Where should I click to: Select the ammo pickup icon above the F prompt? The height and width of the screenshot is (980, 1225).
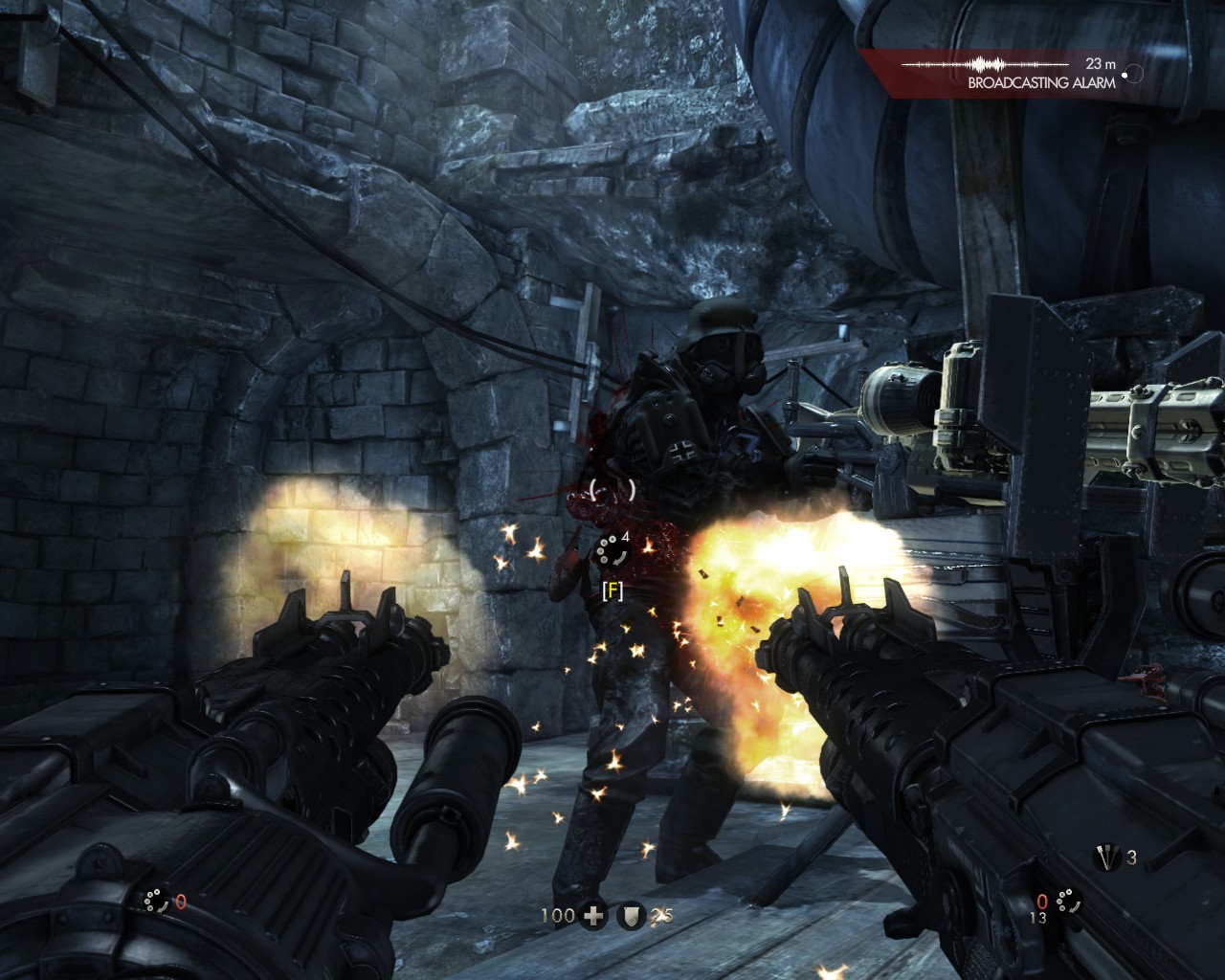[x=608, y=551]
